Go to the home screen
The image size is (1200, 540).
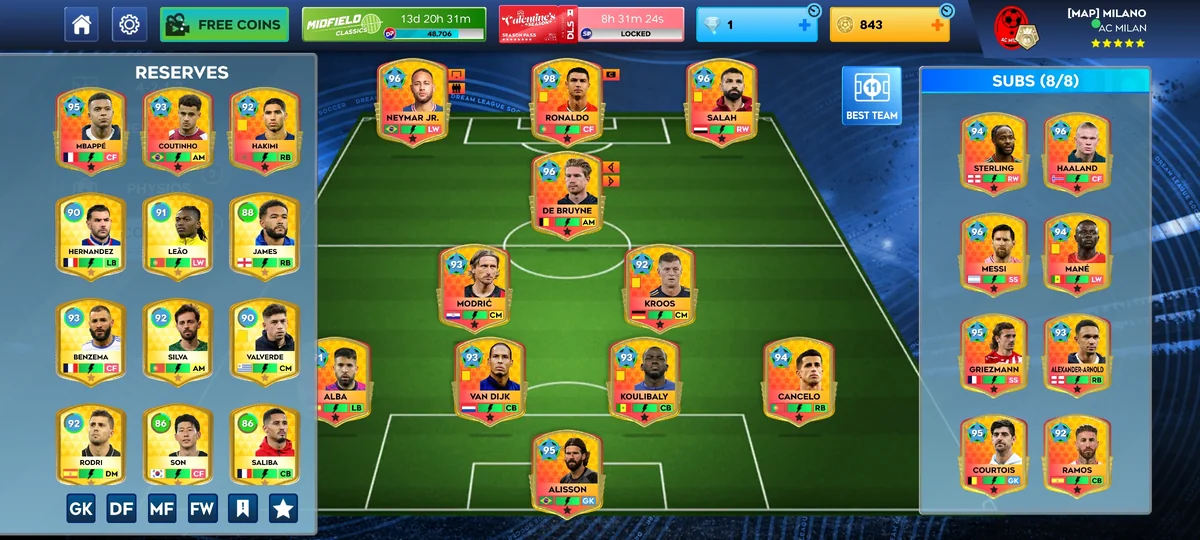(81, 24)
